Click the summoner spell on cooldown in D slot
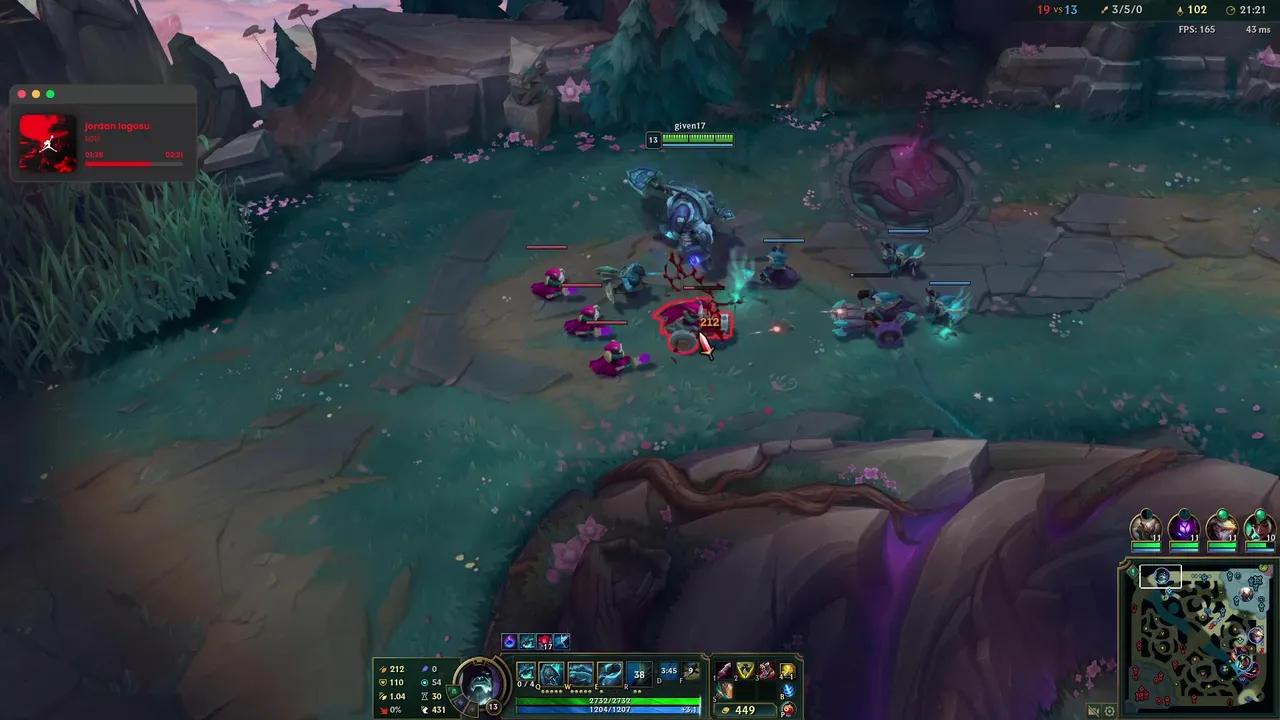The image size is (1280, 720). click(666, 671)
